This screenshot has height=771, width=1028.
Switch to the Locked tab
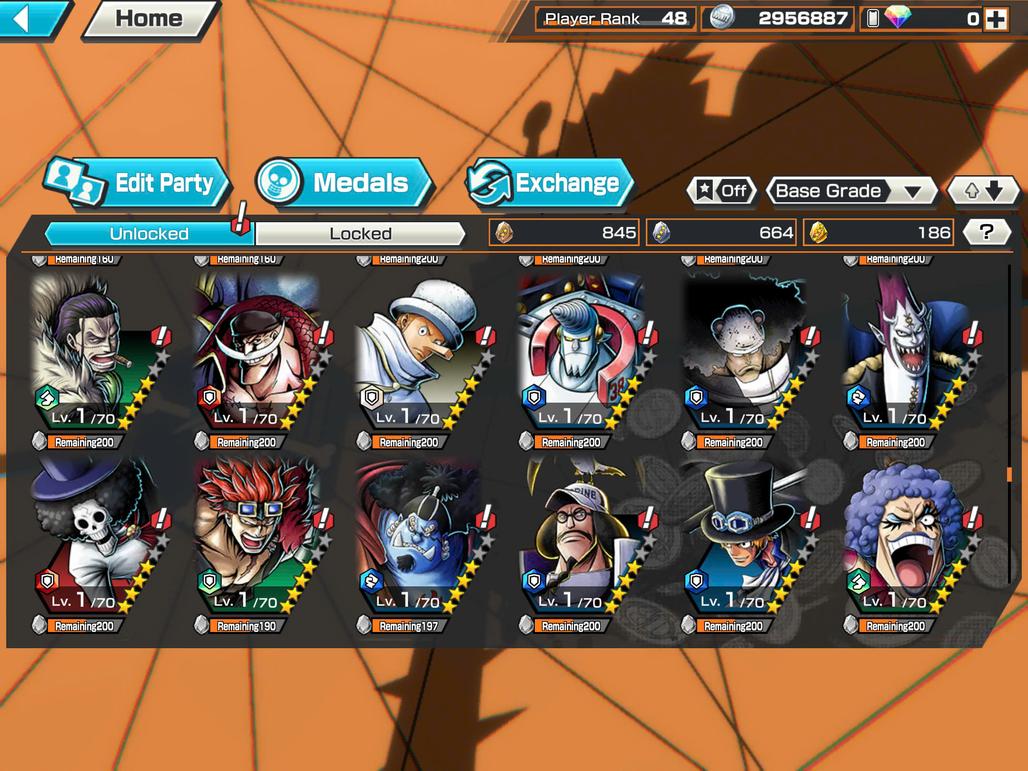(x=360, y=234)
